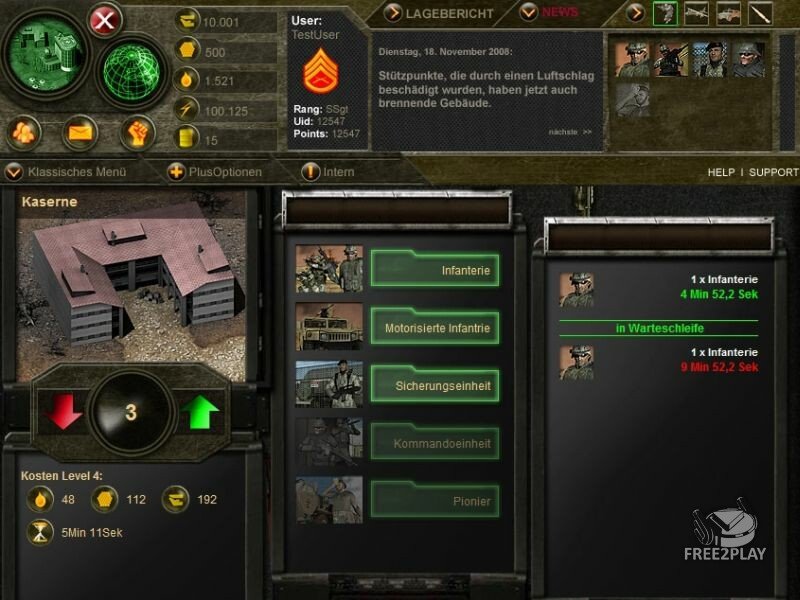Click the raised fist icon

coord(137,132)
